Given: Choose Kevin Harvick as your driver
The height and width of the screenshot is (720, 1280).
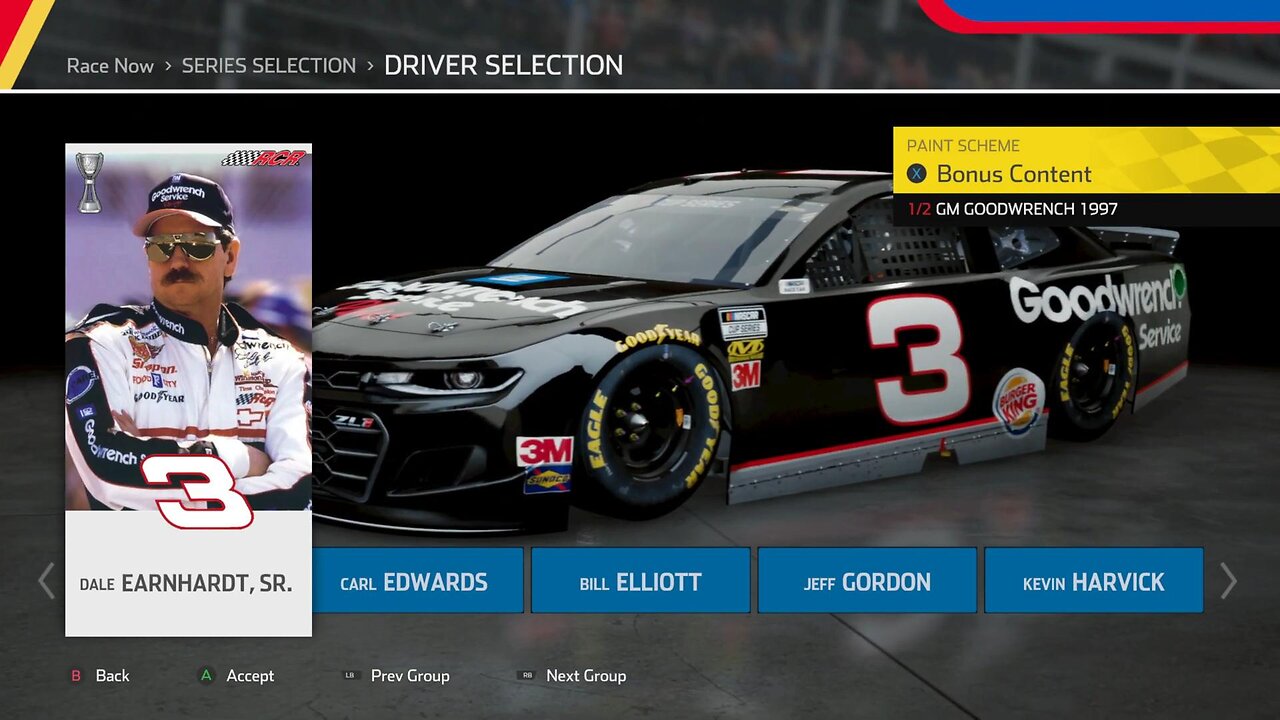Looking at the screenshot, I should [1093, 580].
